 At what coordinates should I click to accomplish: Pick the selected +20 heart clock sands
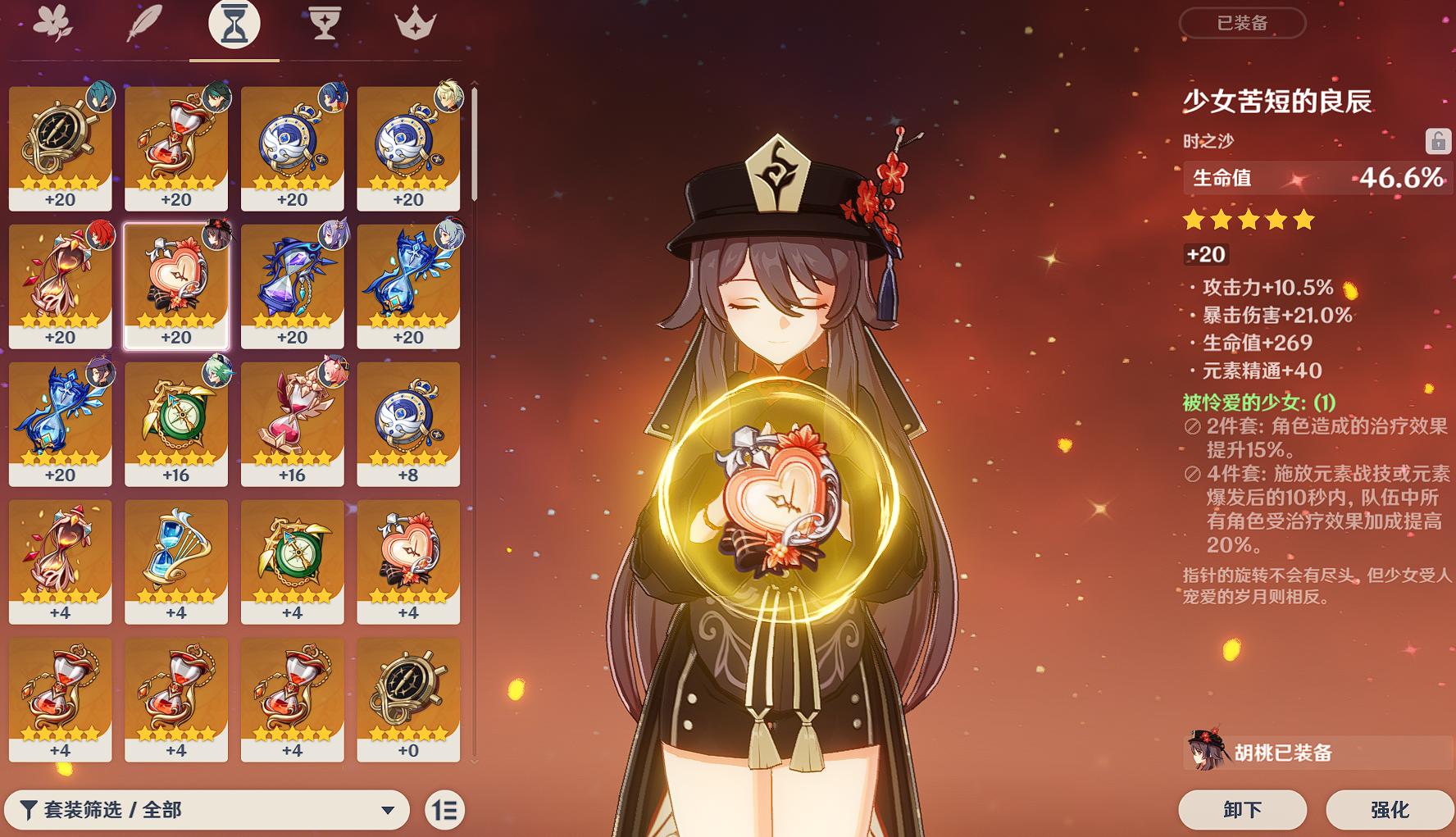(x=176, y=286)
